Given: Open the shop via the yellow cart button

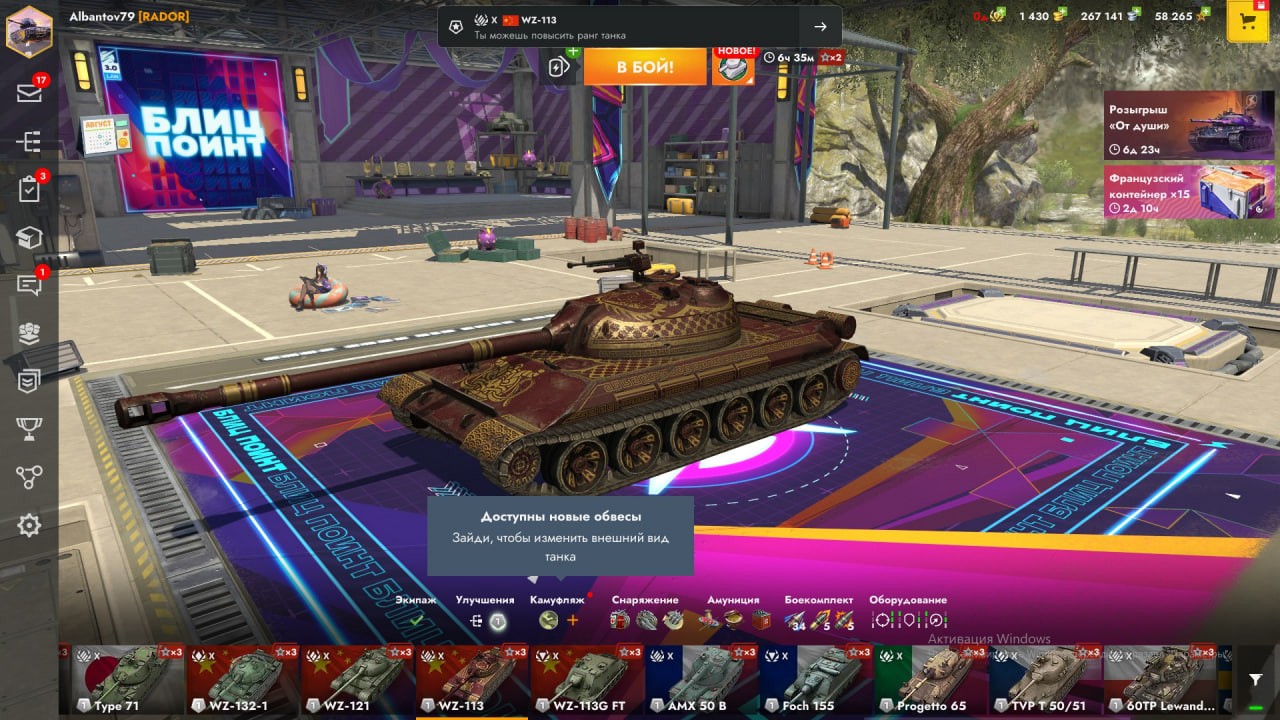Looking at the screenshot, I should click(x=1247, y=22).
